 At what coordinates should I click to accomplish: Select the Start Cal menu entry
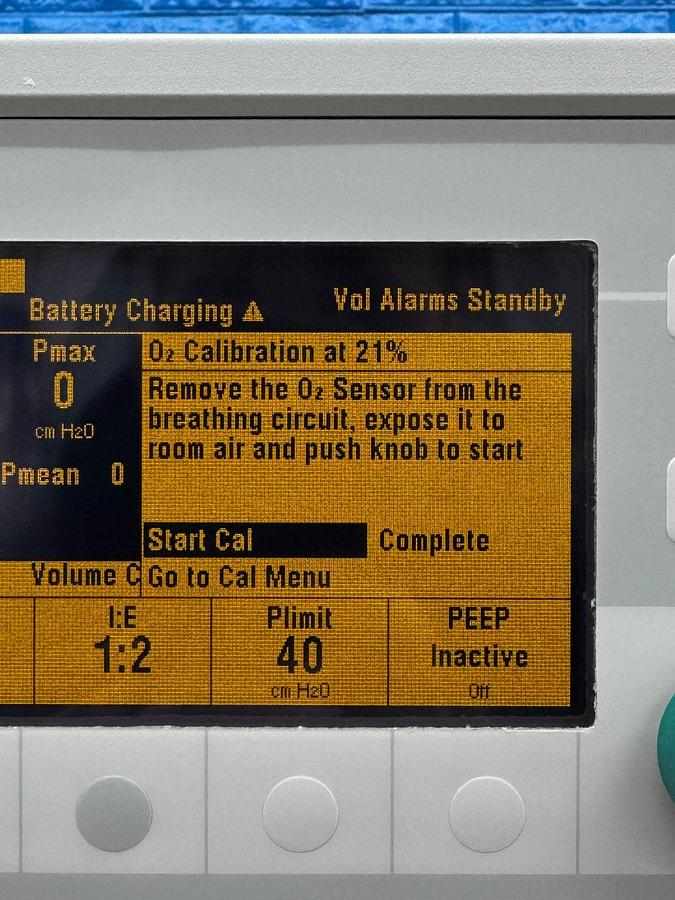coord(255,541)
